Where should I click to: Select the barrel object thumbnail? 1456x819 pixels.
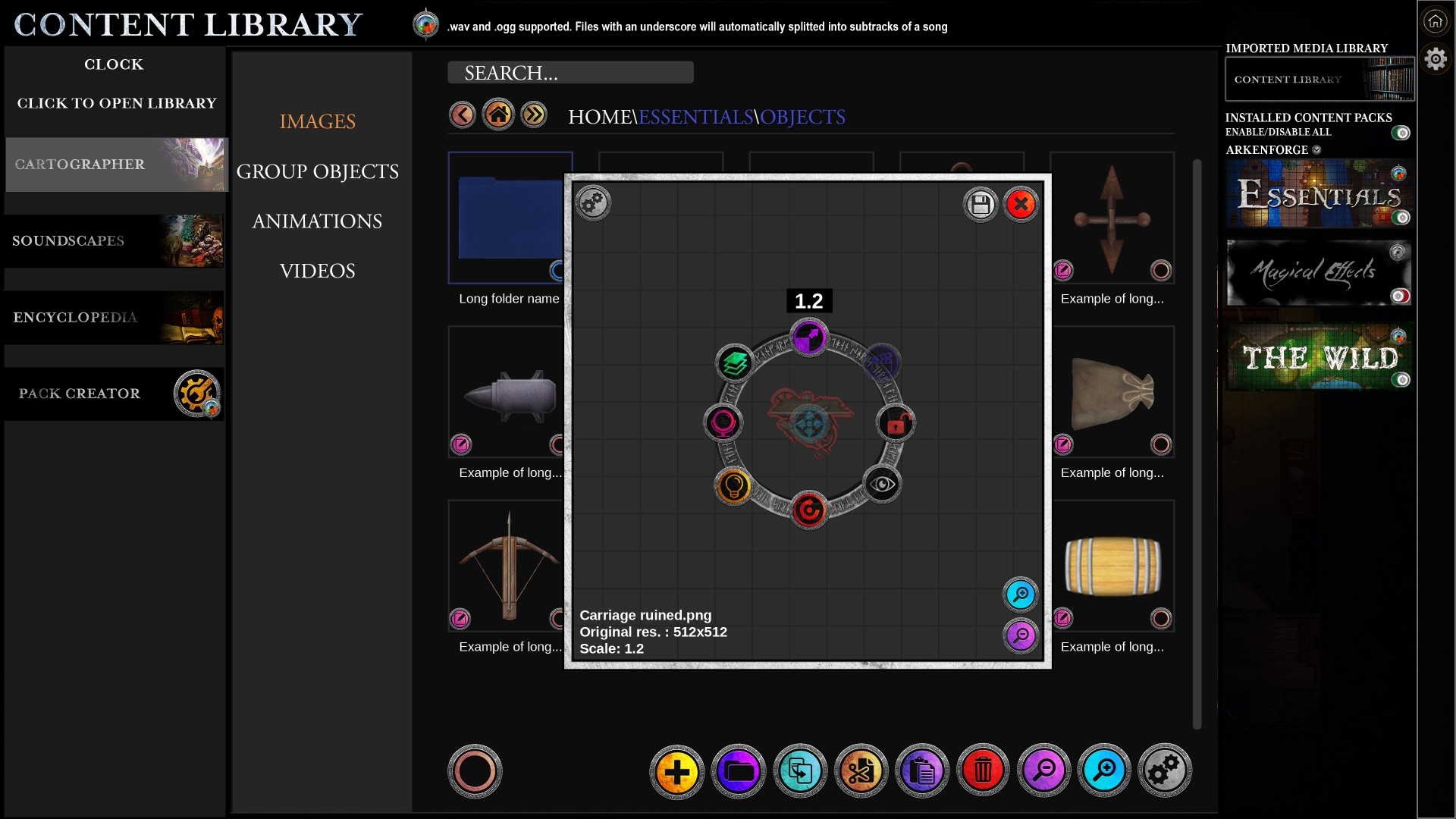(x=1112, y=566)
